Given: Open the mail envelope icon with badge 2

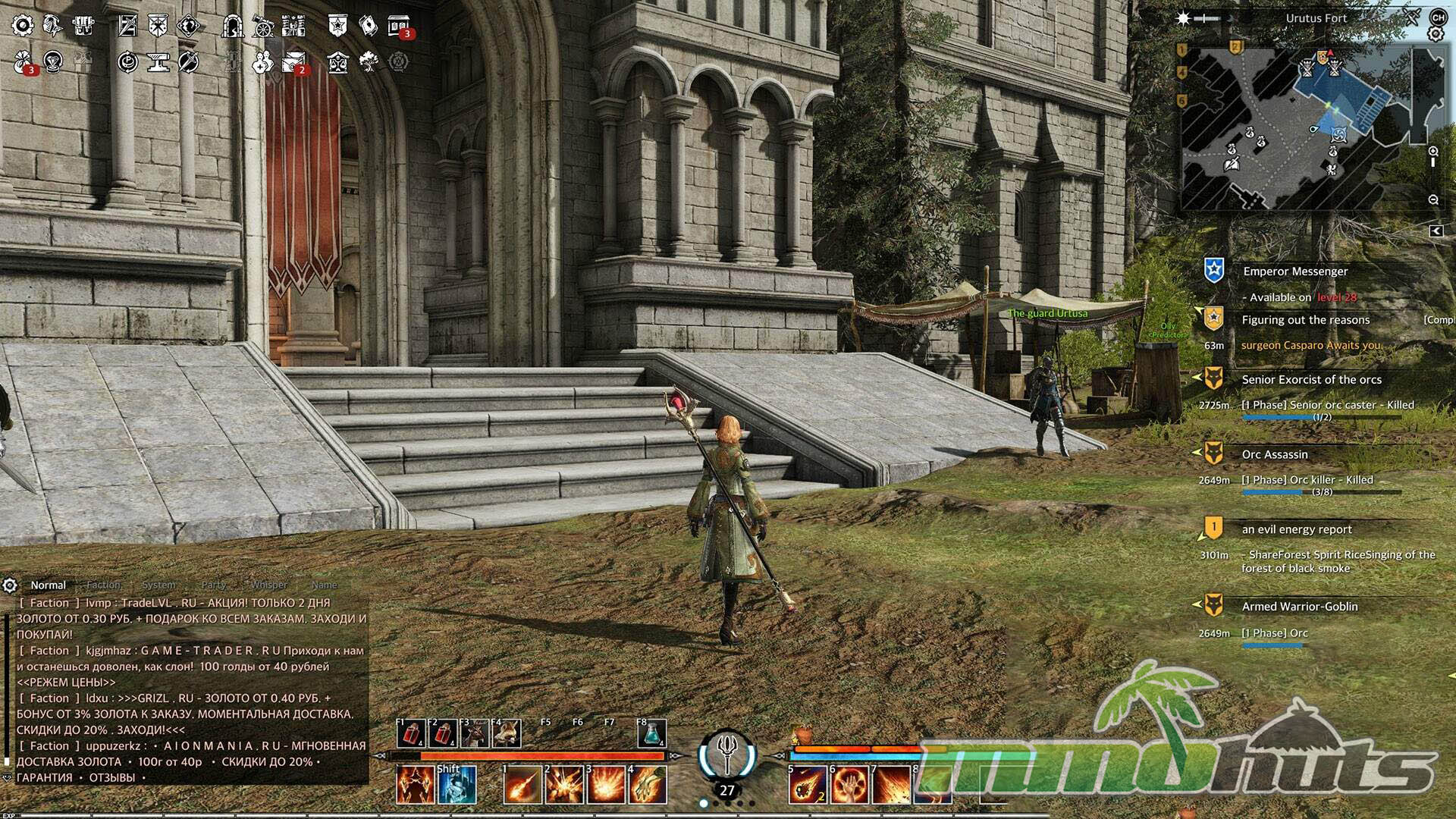Looking at the screenshot, I should [293, 62].
